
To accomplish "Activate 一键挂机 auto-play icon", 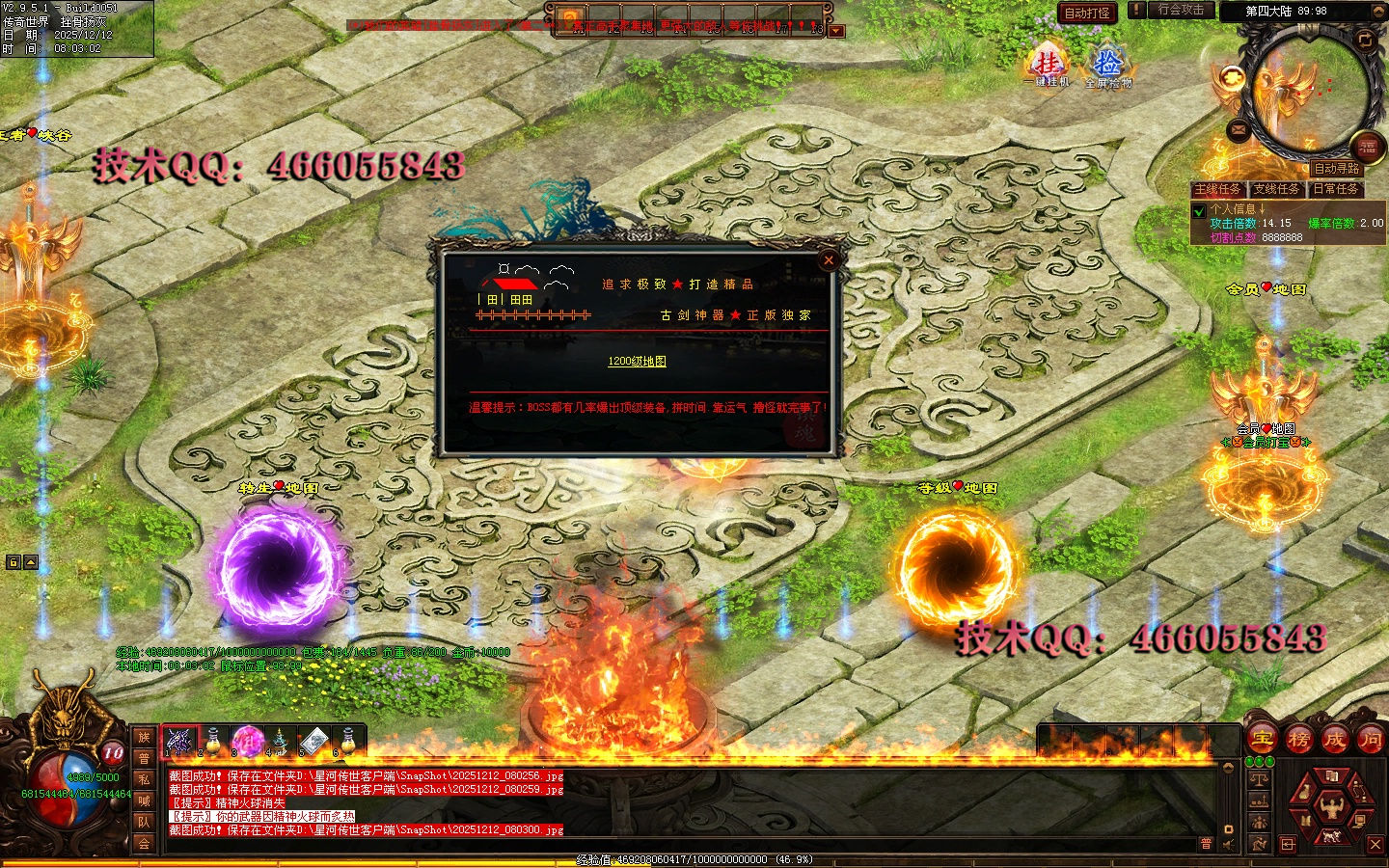I will (x=1047, y=66).
